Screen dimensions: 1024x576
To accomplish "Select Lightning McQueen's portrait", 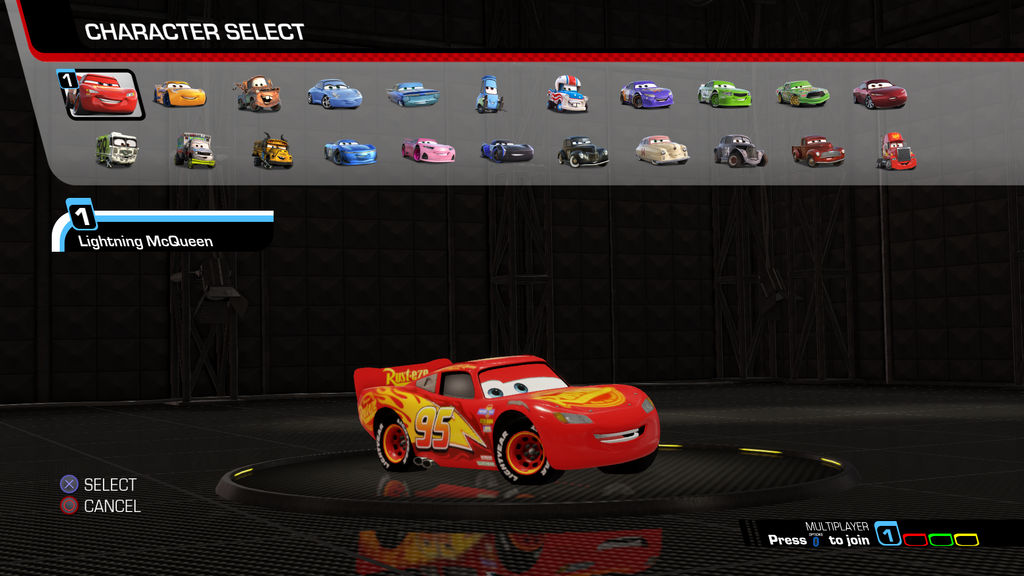I will coord(105,95).
